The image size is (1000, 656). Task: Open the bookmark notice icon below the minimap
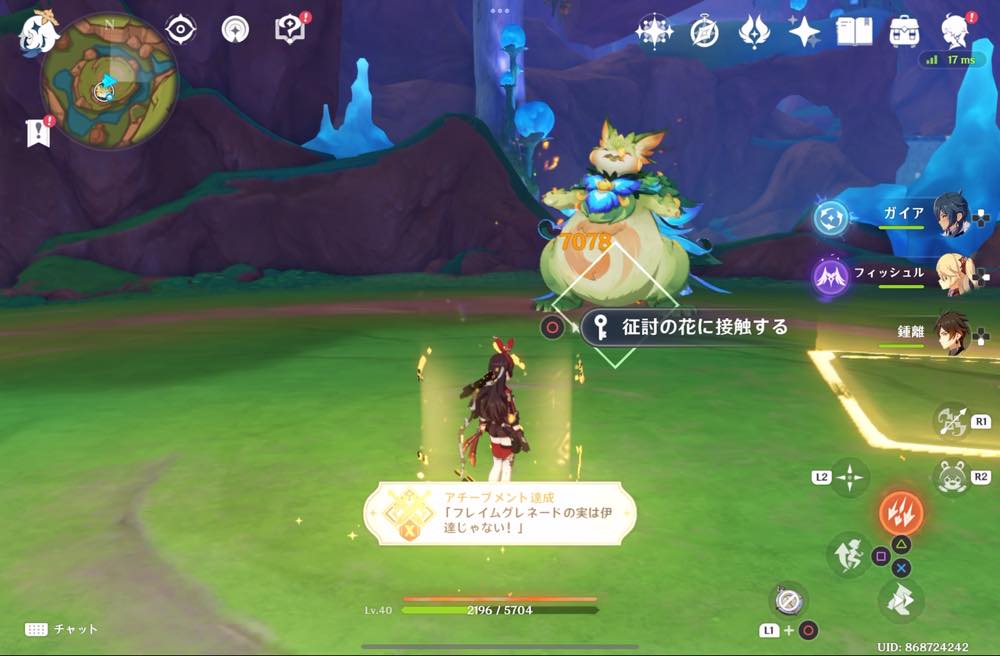[39, 132]
